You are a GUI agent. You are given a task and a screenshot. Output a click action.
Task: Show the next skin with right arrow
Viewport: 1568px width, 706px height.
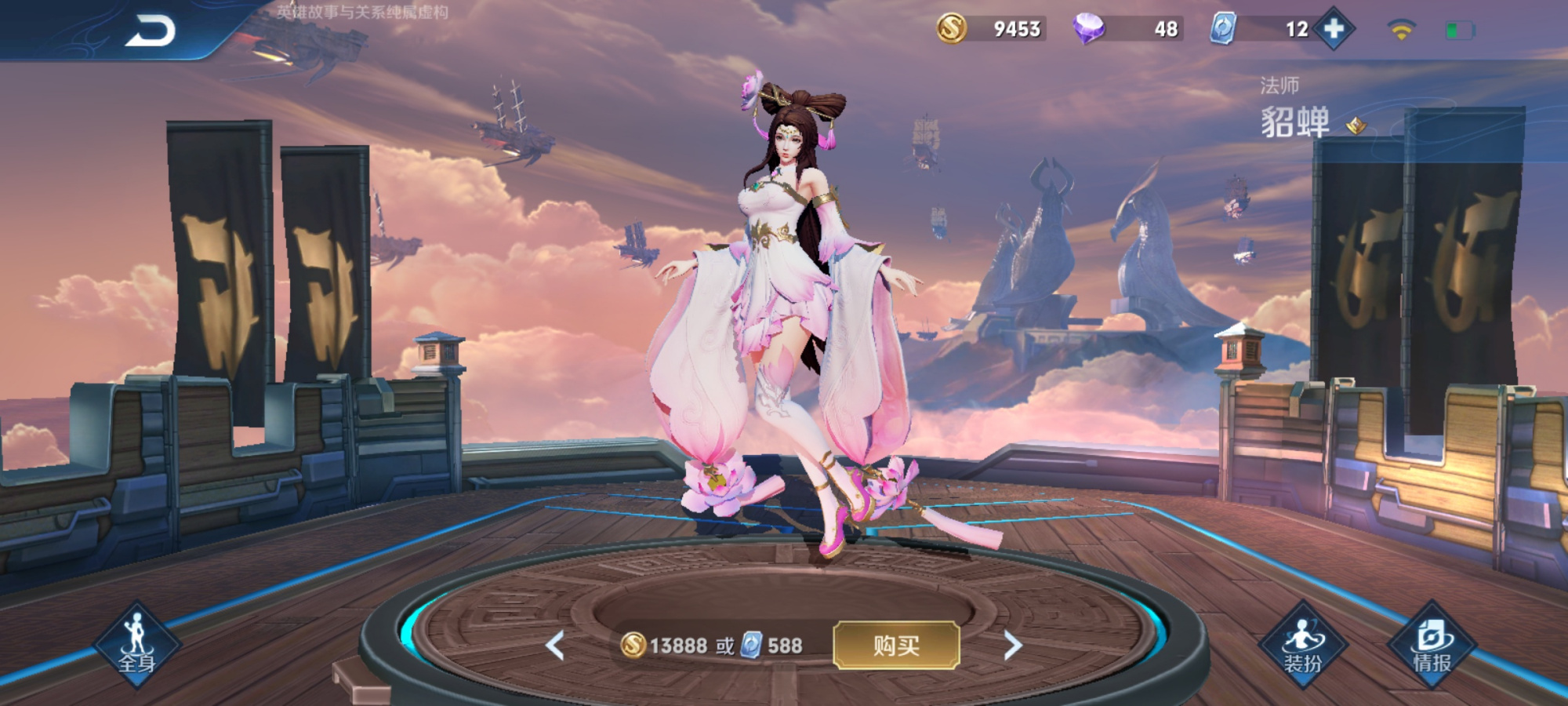point(1013,646)
